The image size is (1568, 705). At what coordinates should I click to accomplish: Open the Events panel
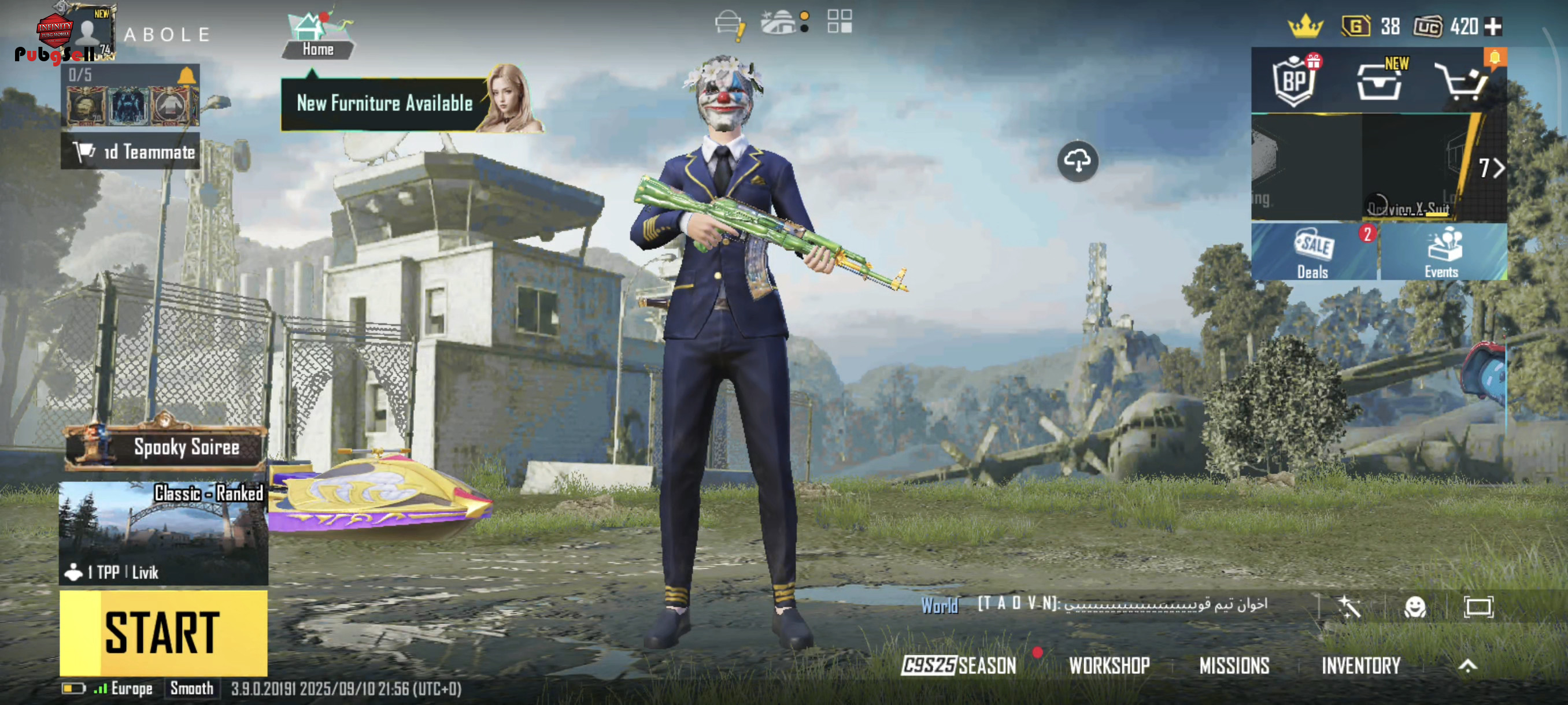click(x=1441, y=253)
